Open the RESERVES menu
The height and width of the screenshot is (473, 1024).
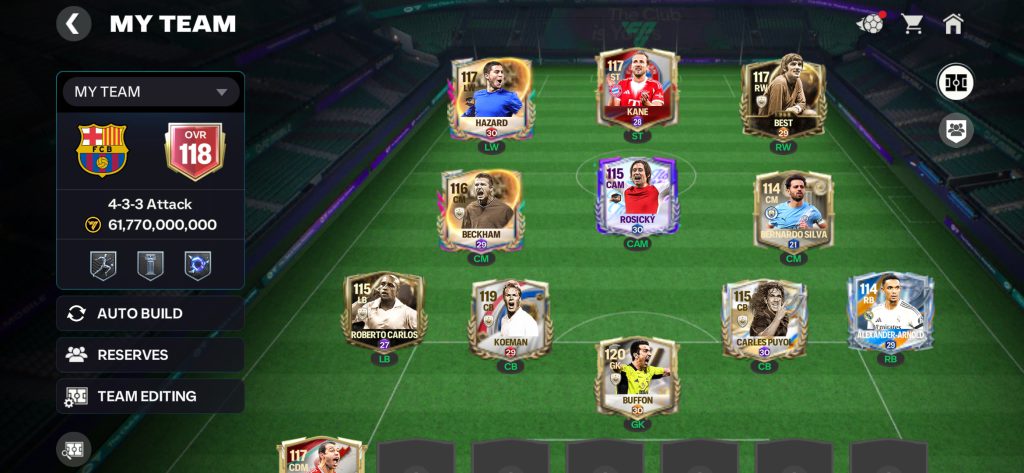151,355
